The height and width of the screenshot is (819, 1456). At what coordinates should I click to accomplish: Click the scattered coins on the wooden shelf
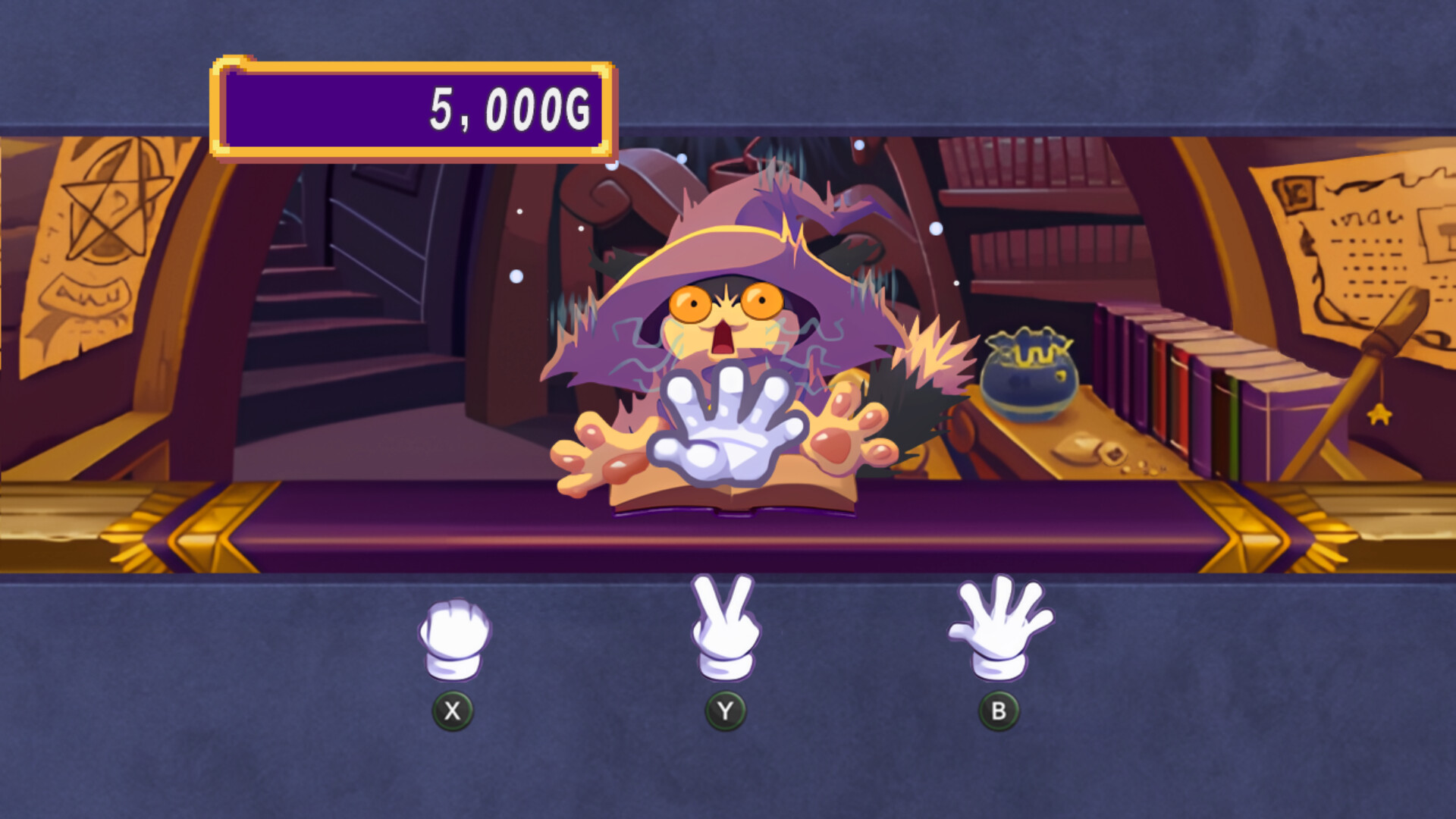click(1144, 466)
